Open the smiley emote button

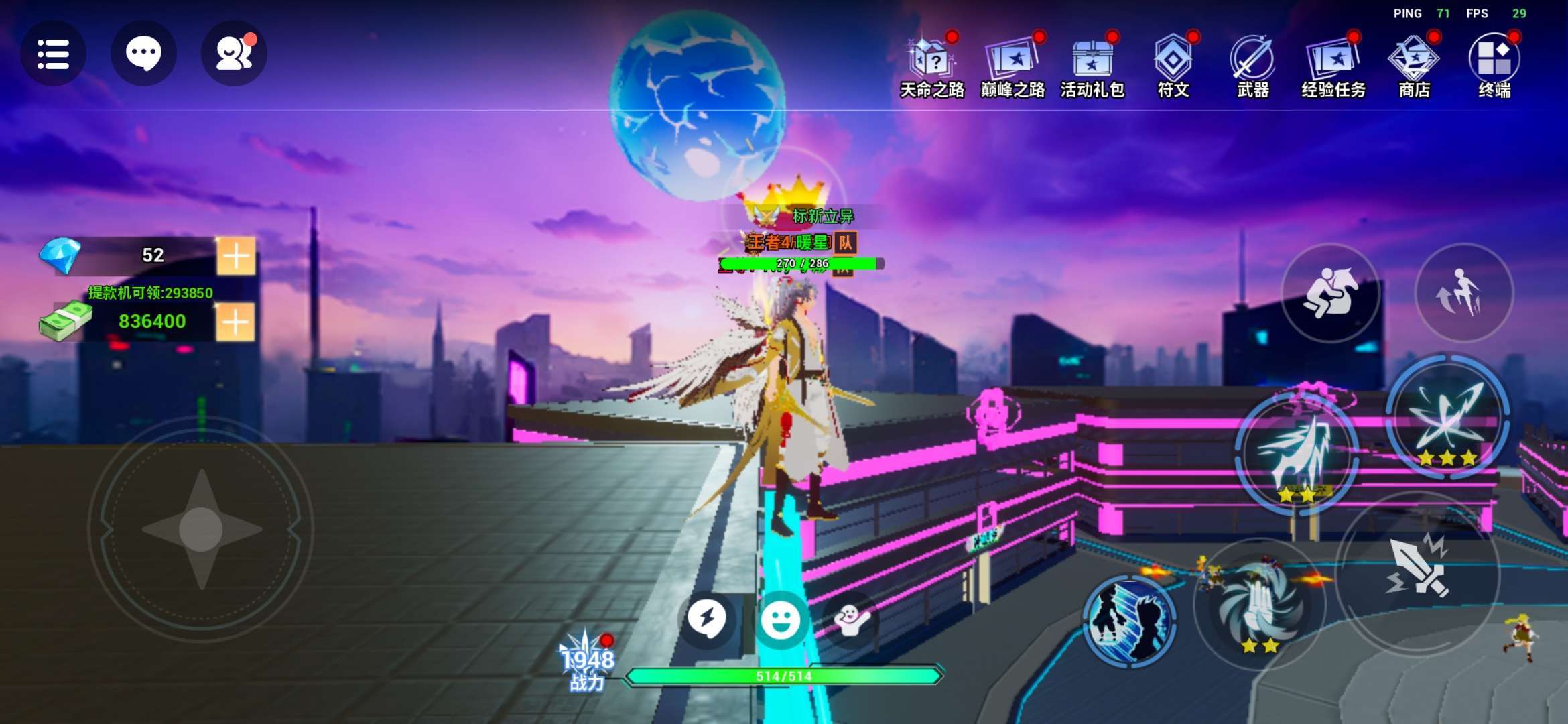pos(781,620)
